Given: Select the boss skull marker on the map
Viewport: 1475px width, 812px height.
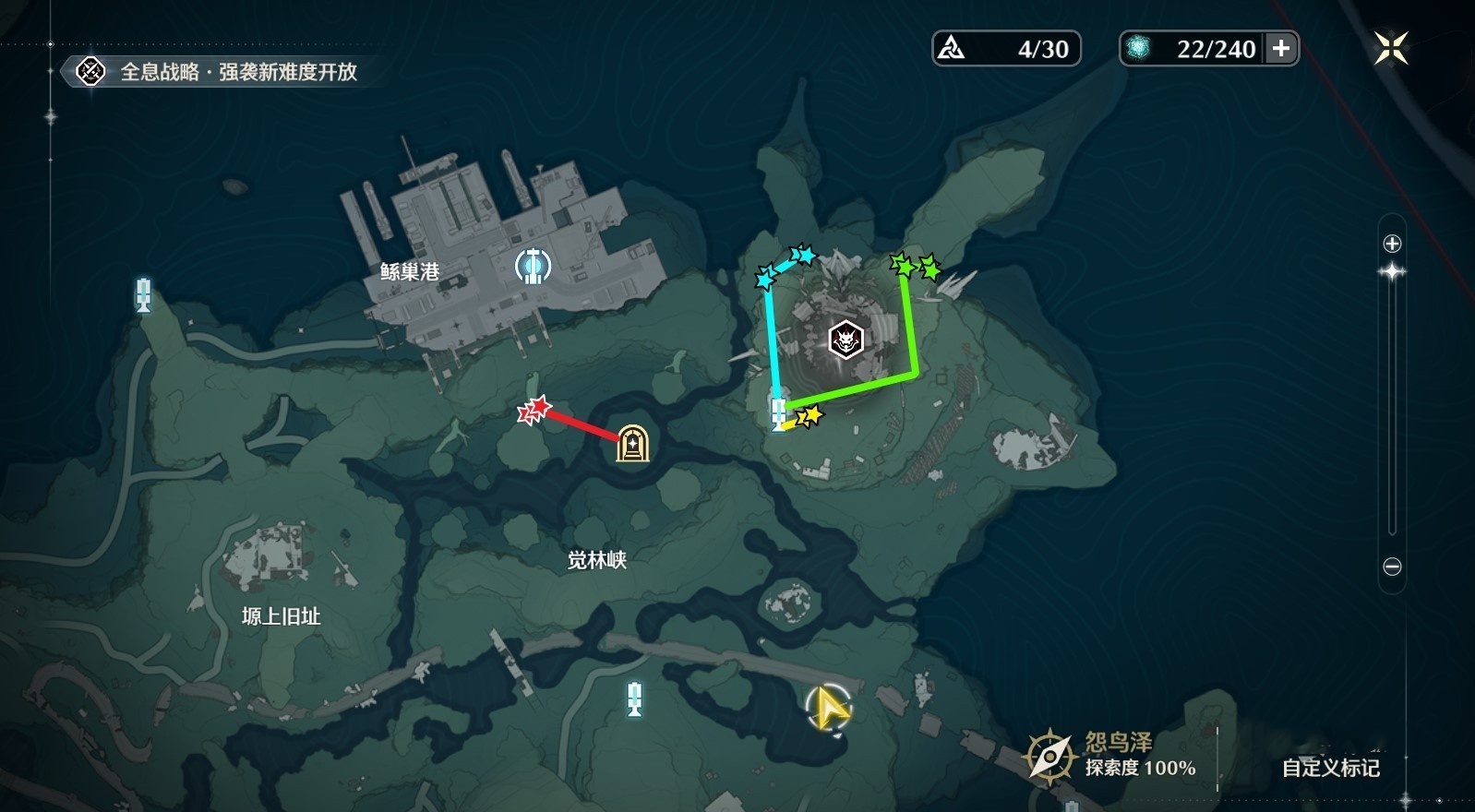Looking at the screenshot, I should click(845, 340).
